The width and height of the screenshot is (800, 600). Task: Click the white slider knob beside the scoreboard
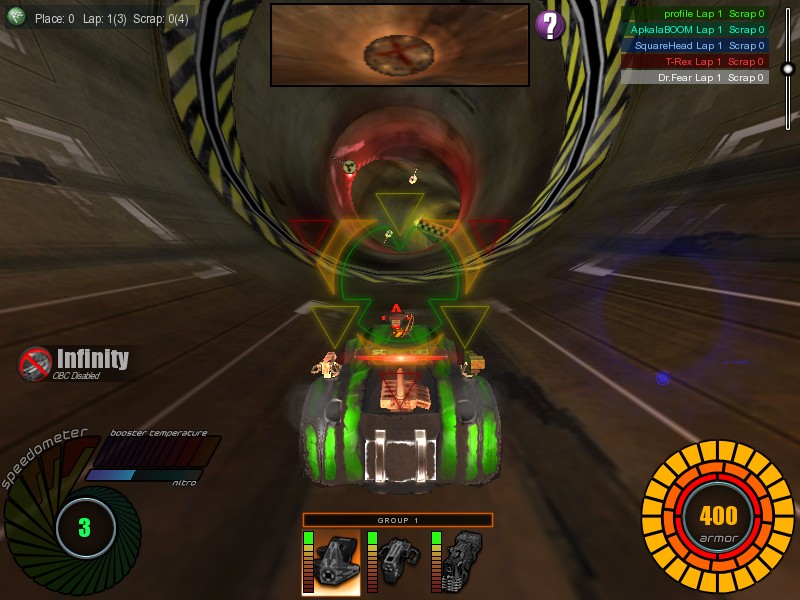pos(787,69)
